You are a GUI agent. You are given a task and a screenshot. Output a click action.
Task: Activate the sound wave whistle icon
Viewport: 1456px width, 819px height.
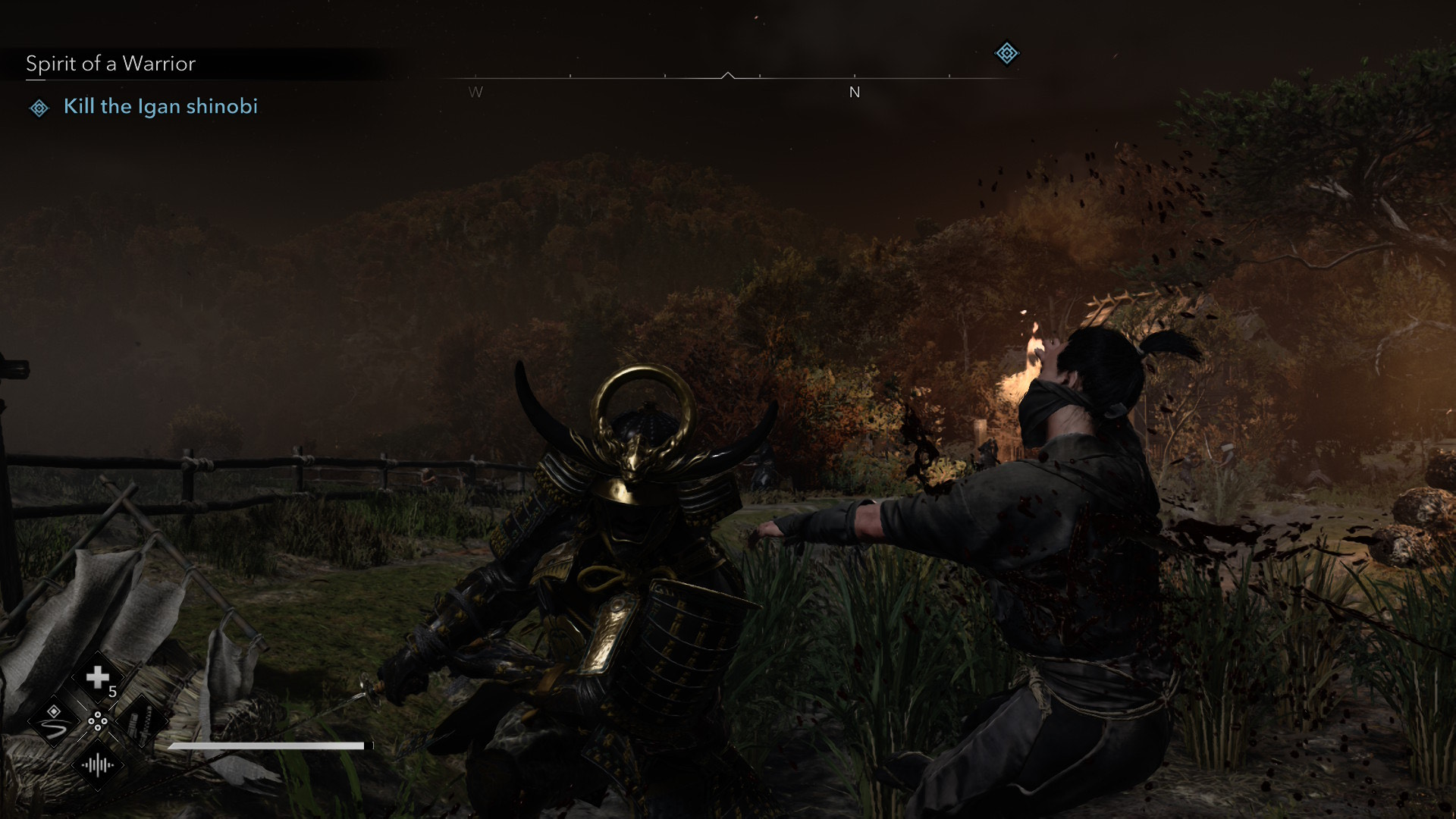[x=98, y=766]
